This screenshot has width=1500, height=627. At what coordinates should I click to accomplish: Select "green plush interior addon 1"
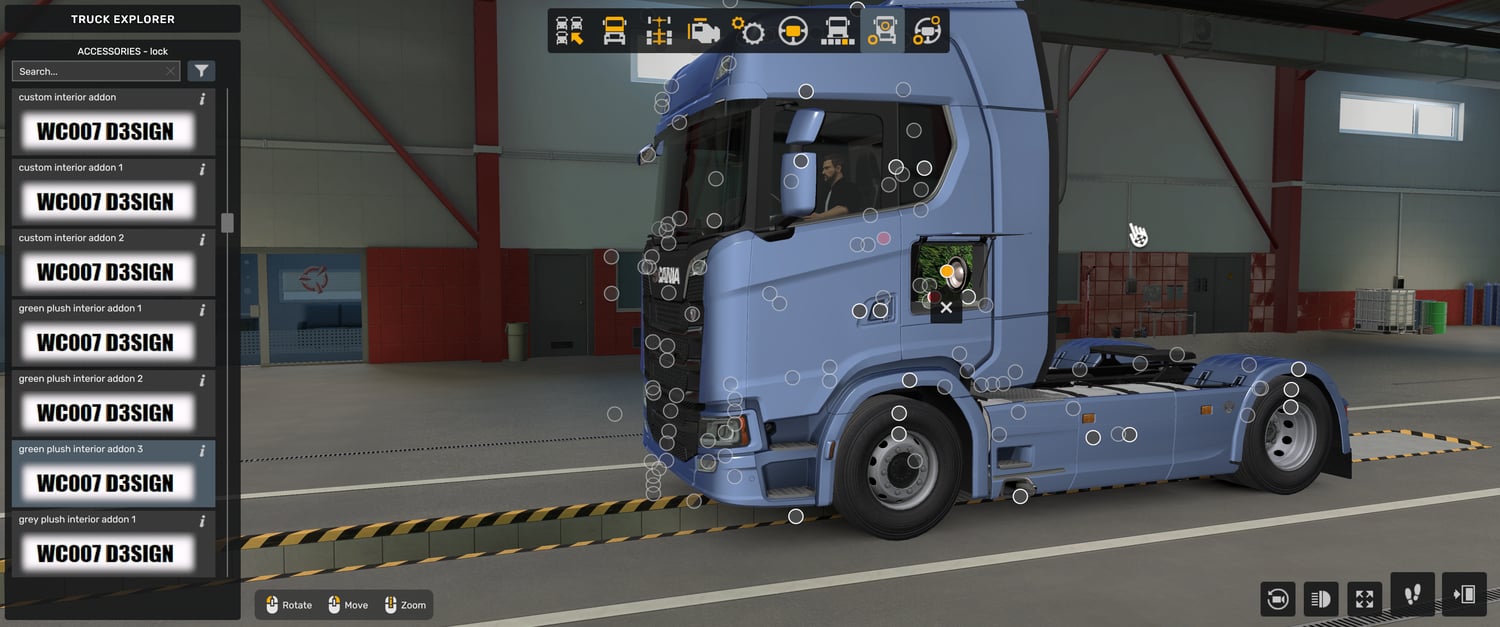105,342
